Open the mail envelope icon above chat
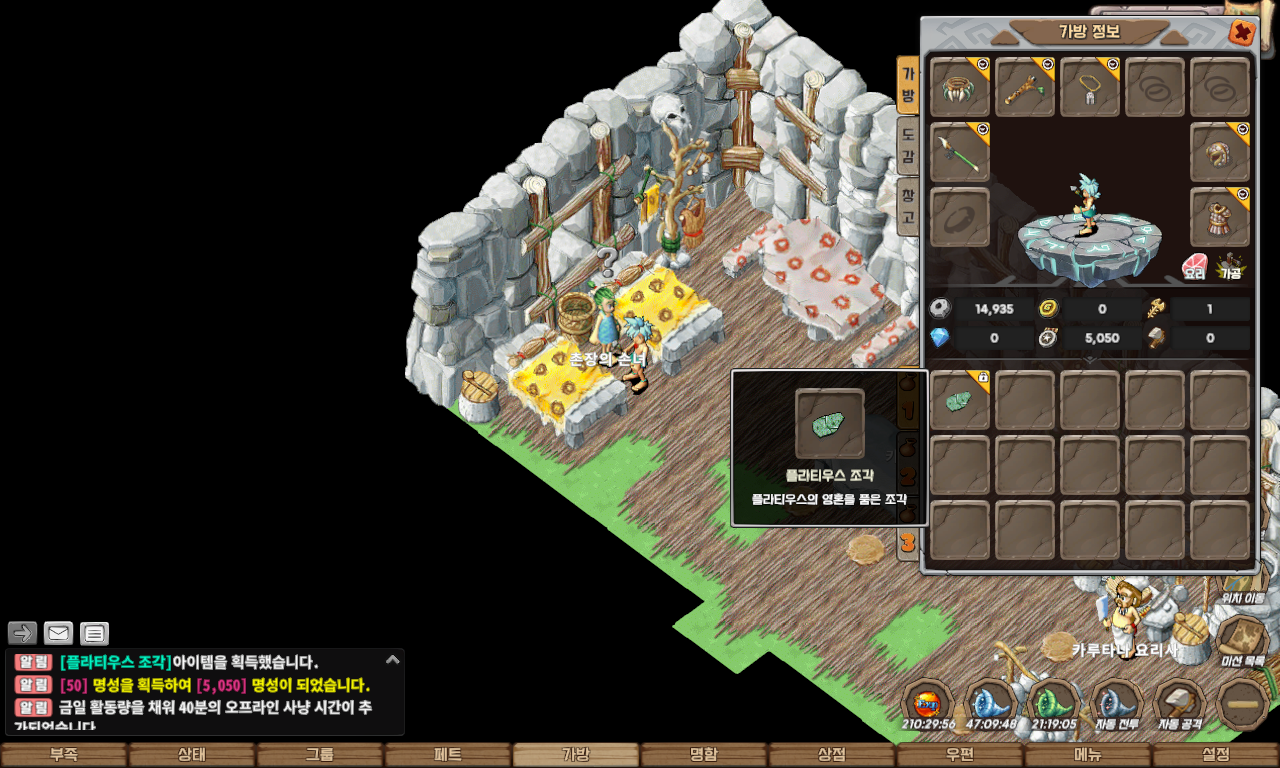 [59, 633]
